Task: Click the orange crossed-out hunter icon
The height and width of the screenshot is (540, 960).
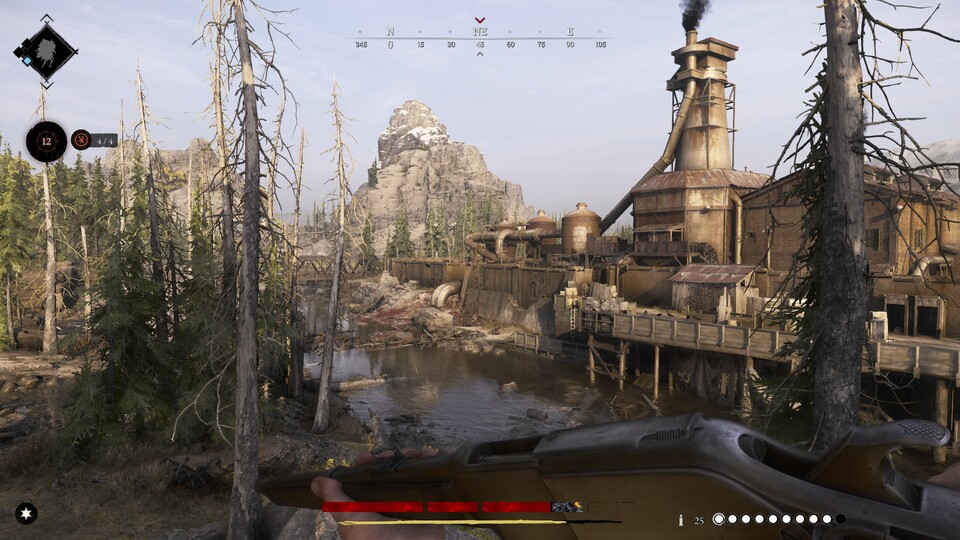Action: [x=81, y=140]
